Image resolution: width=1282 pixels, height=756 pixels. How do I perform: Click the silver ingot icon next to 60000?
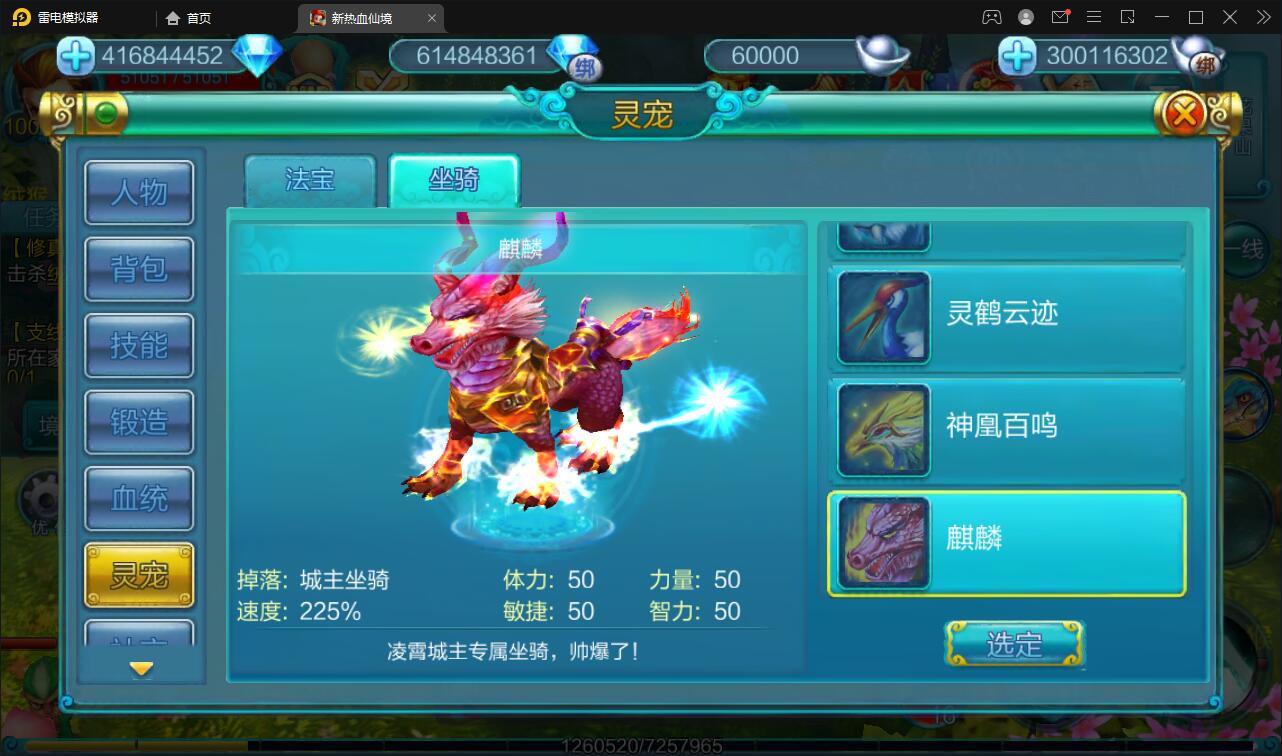(880, 55)
